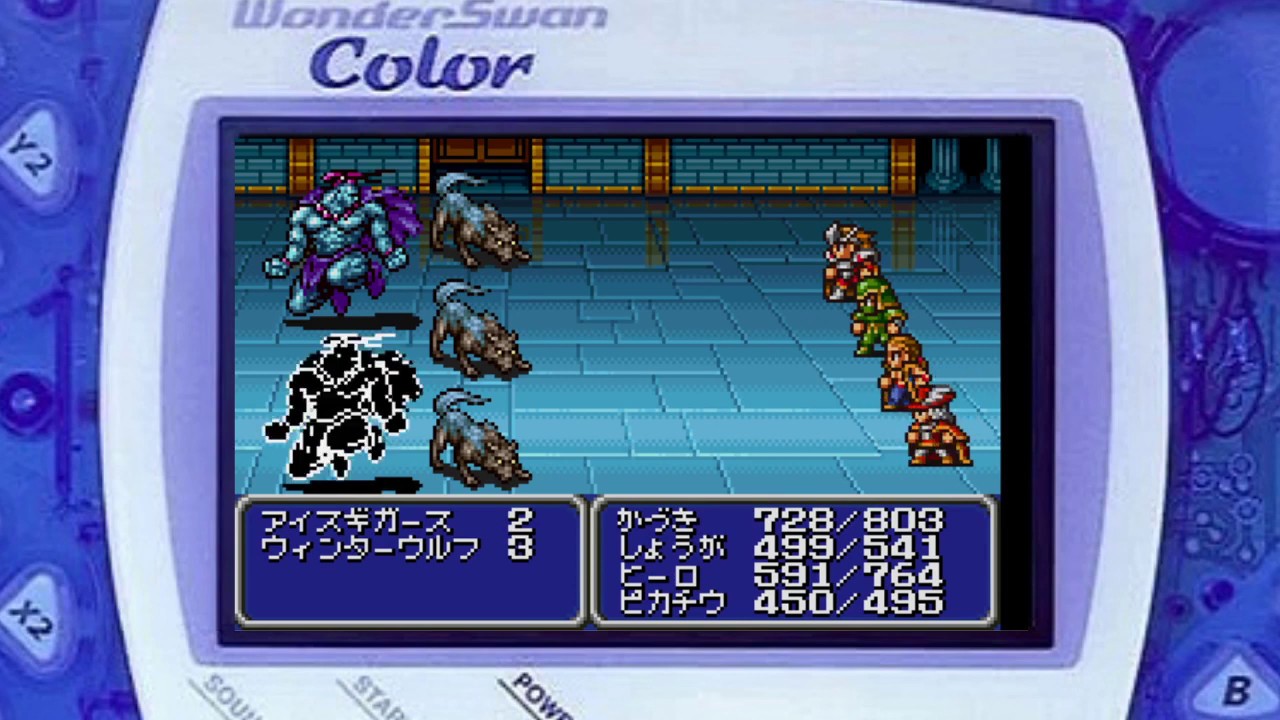The height and width of the screenshot is (720, 1280).
Task: Select the green-clad ninja party member
Action: 870,315
